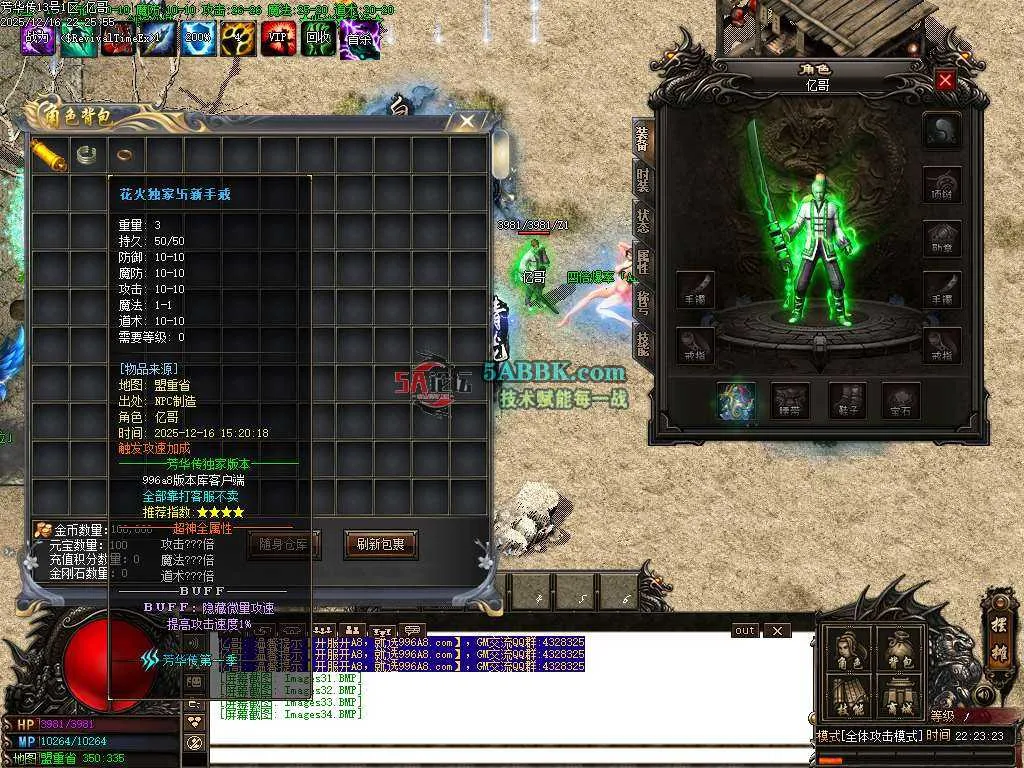Choose the 腰带 belt equipment slot
1024x768 pixels.
[x=791, y=402]
